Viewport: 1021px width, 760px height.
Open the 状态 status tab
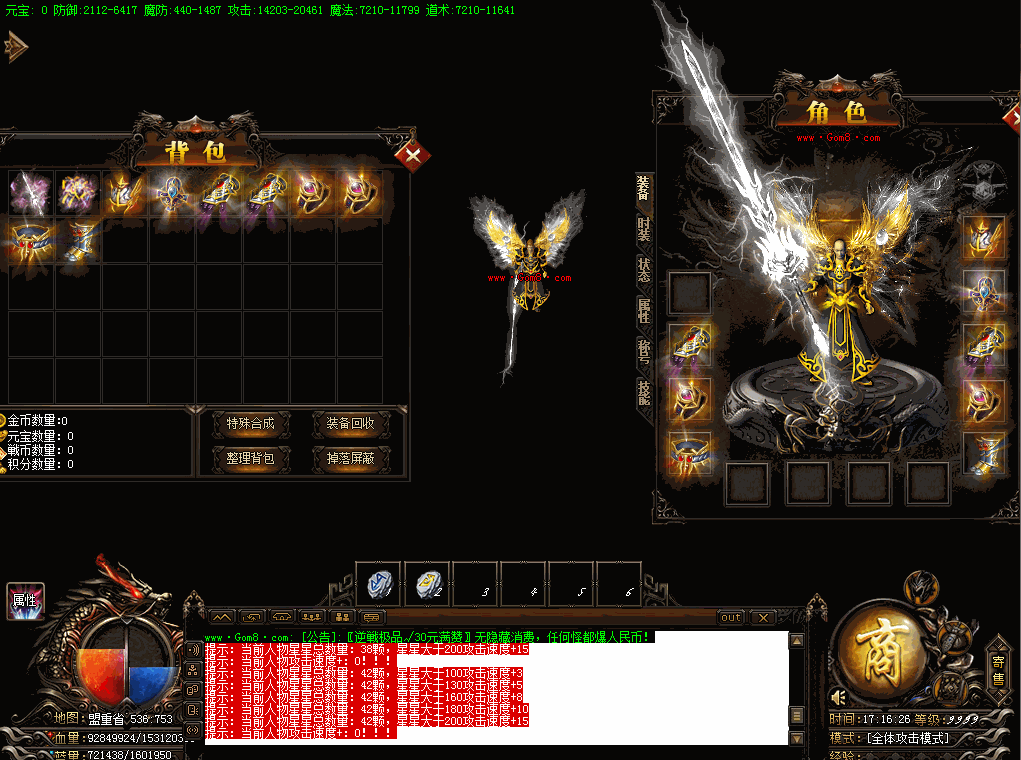643,270
